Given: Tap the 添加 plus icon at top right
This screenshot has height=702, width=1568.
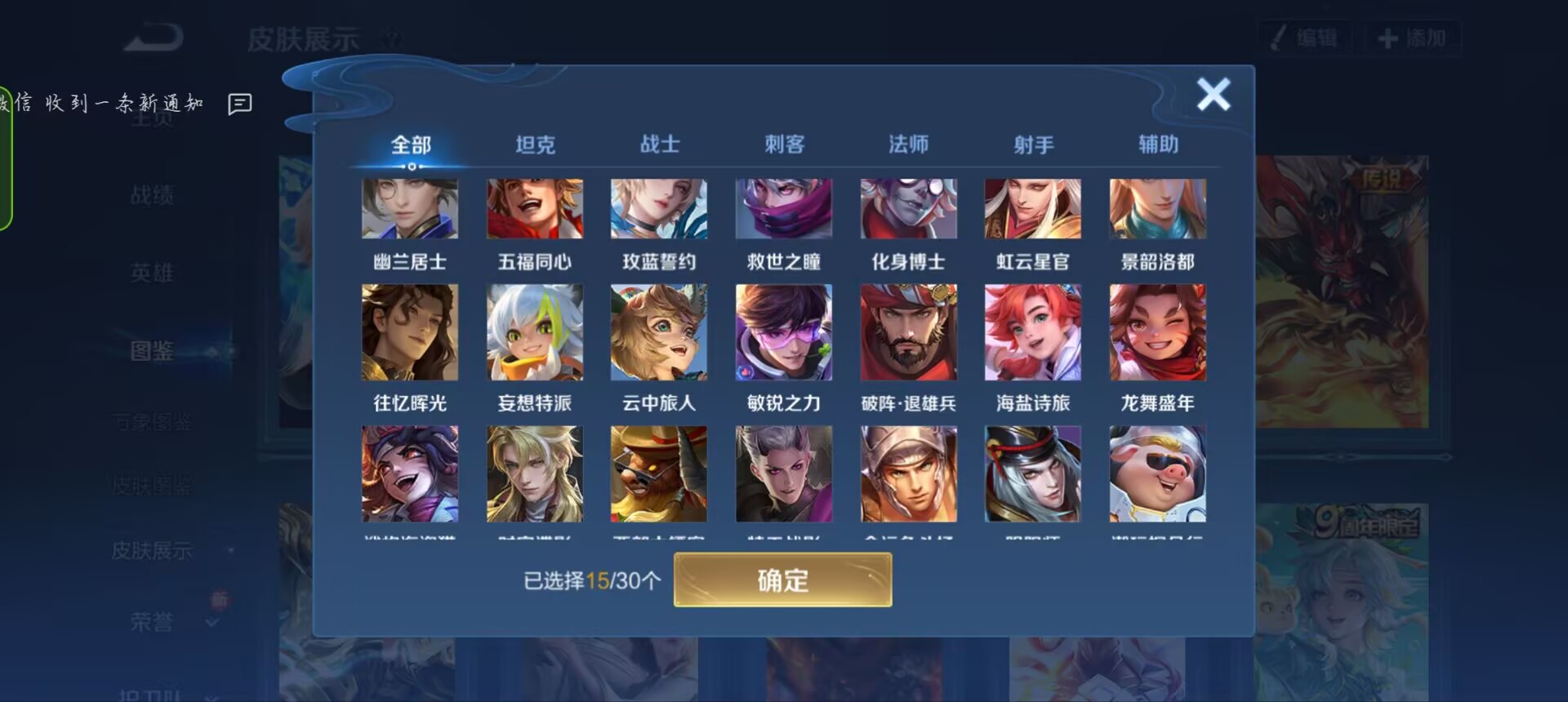Looking at the screenshot, I should tap(1414, 37).
